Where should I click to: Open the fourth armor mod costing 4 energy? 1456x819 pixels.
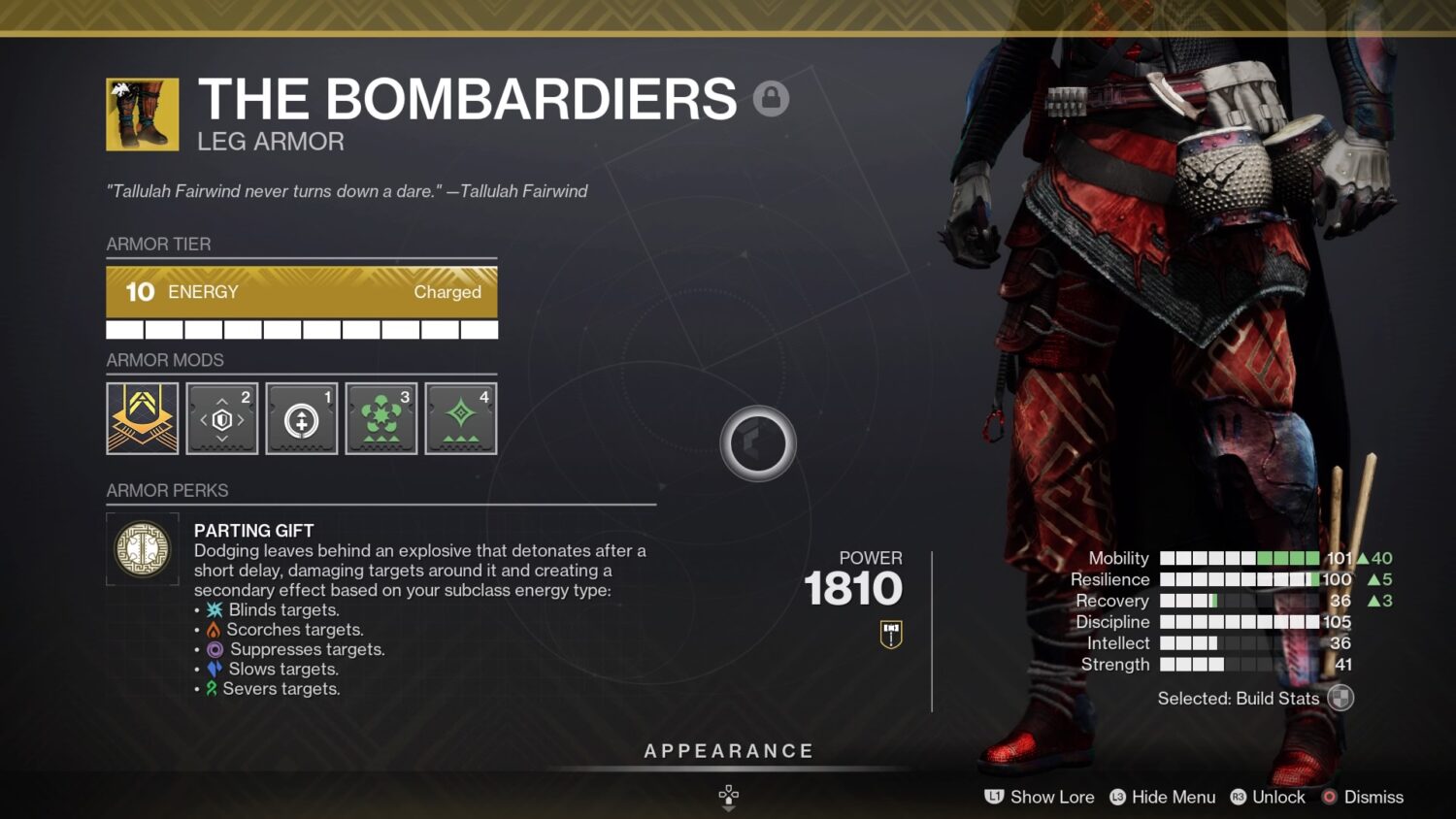(460, 417)
